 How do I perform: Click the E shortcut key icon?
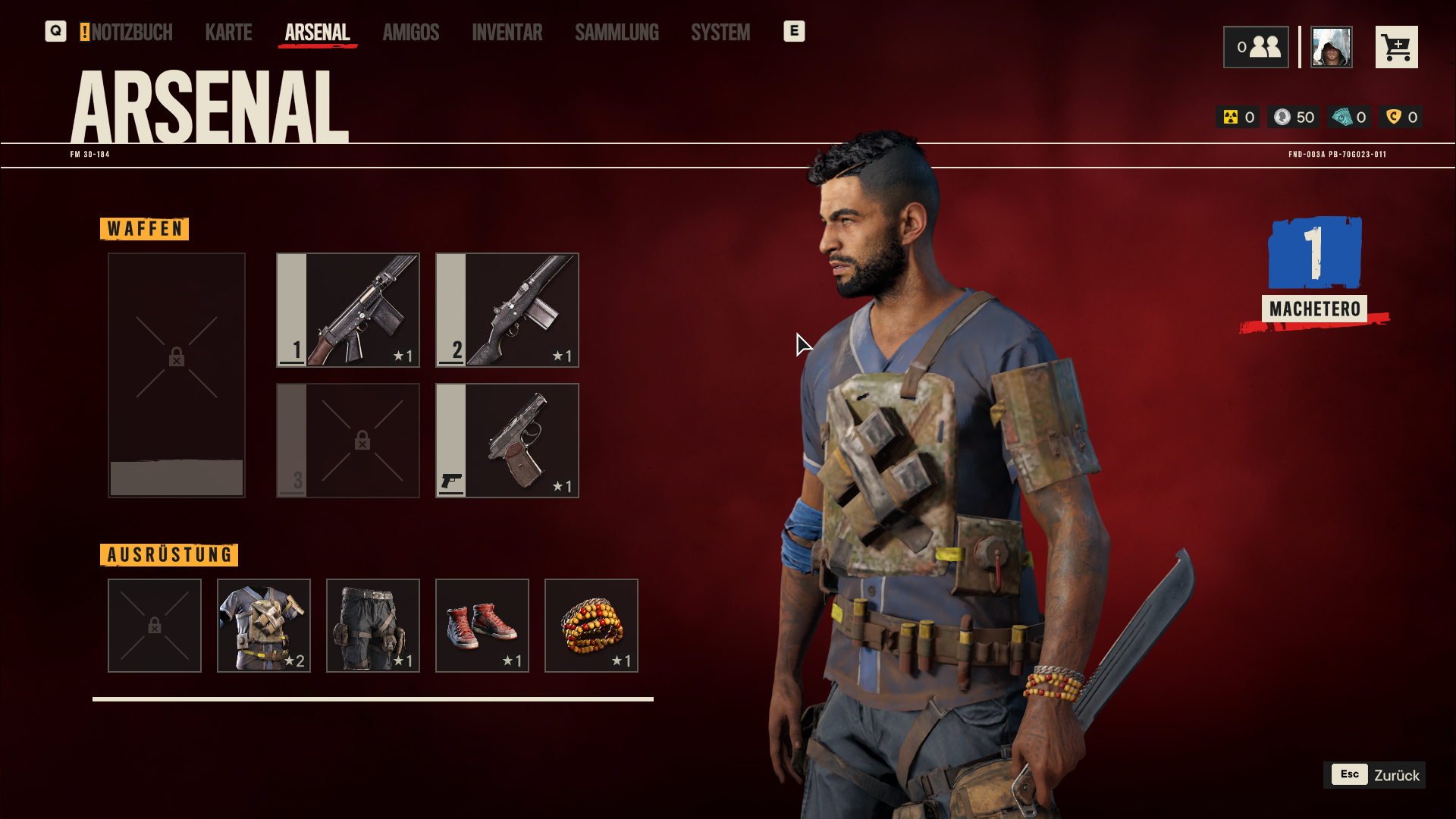coord(794,32)
